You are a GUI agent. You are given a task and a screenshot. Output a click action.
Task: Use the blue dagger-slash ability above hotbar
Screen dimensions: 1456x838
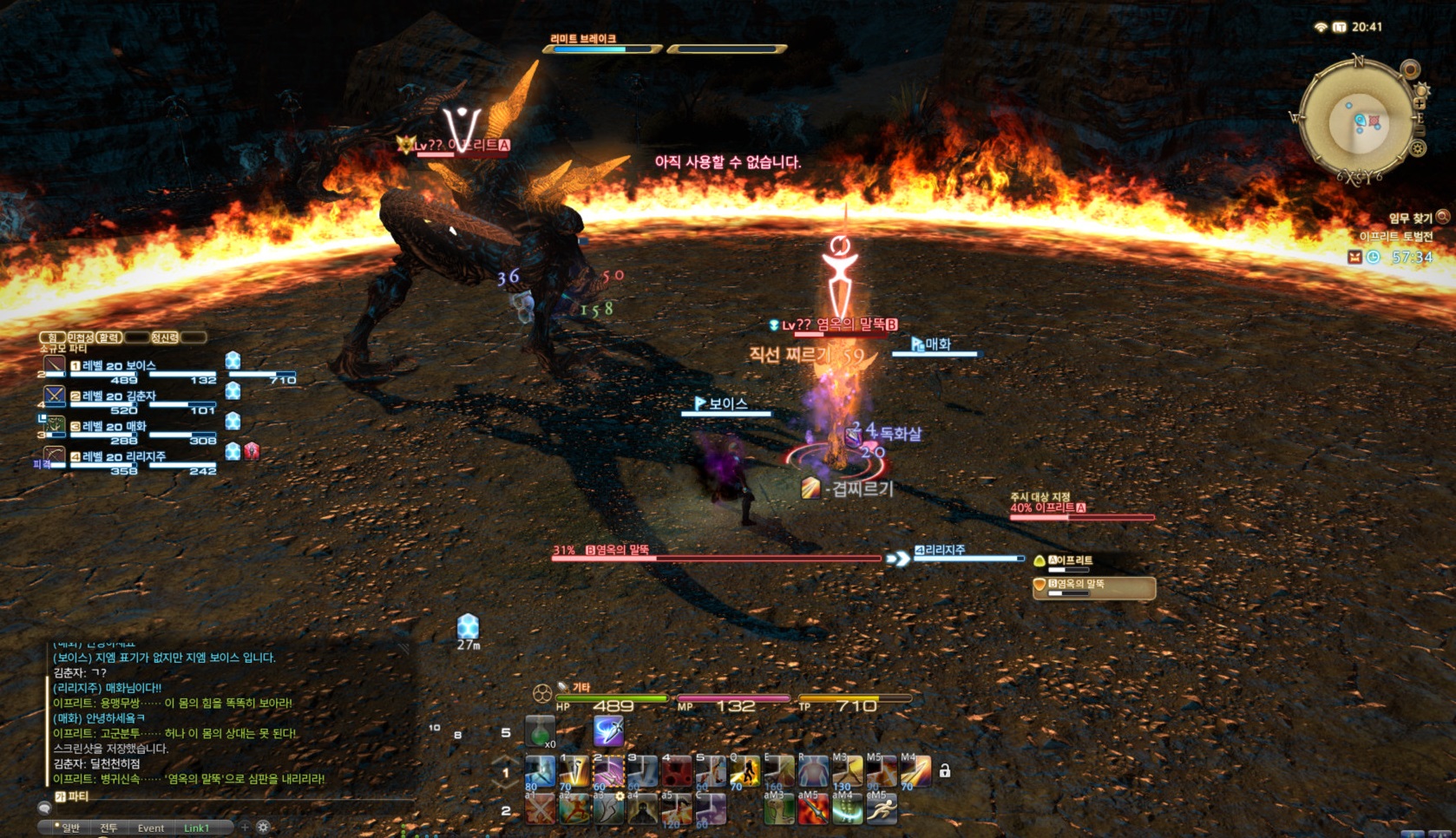pyautogui.click(x=608, y=731)
